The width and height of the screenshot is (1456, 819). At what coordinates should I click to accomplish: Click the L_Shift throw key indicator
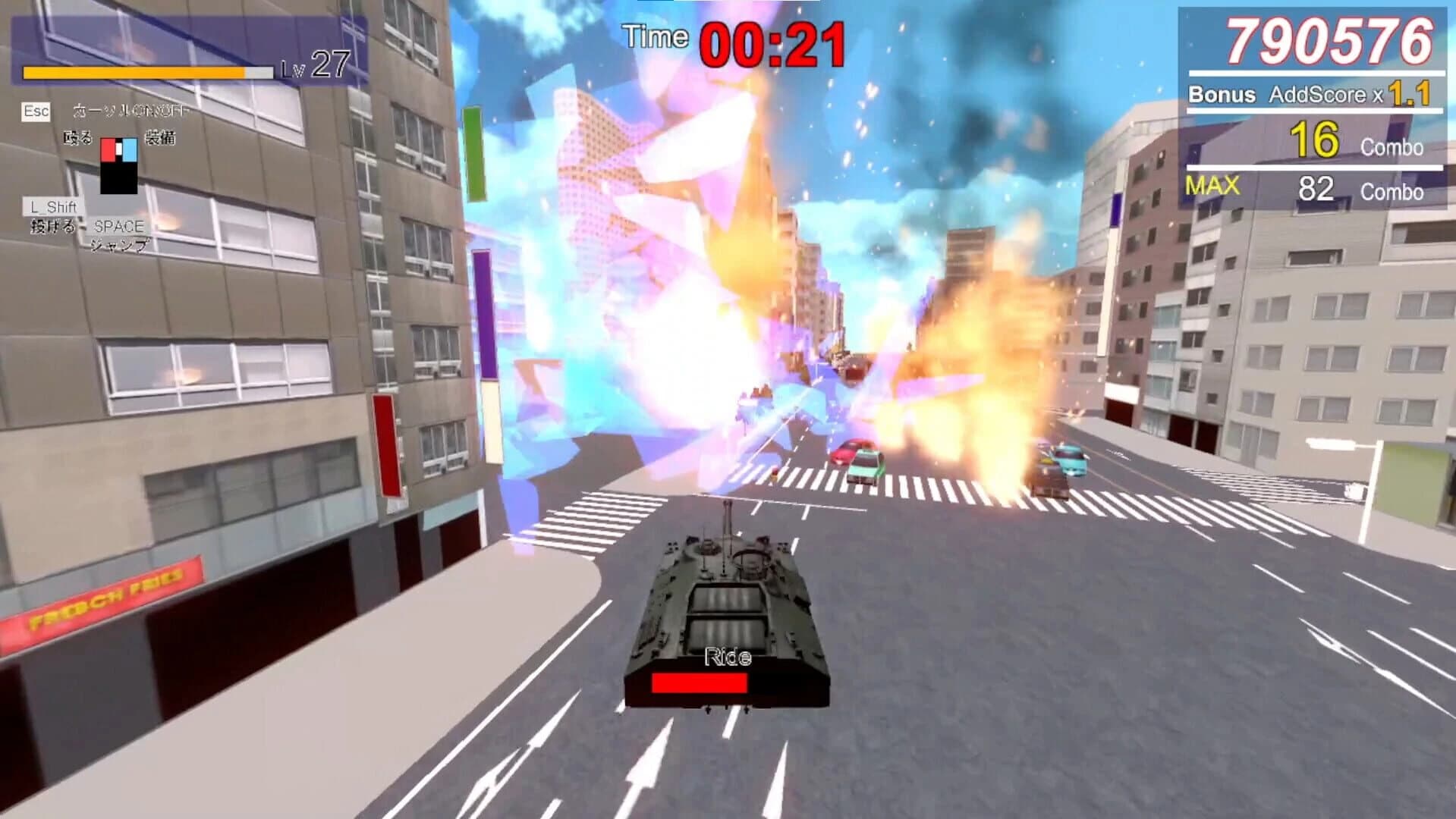[x=52, y=206]
